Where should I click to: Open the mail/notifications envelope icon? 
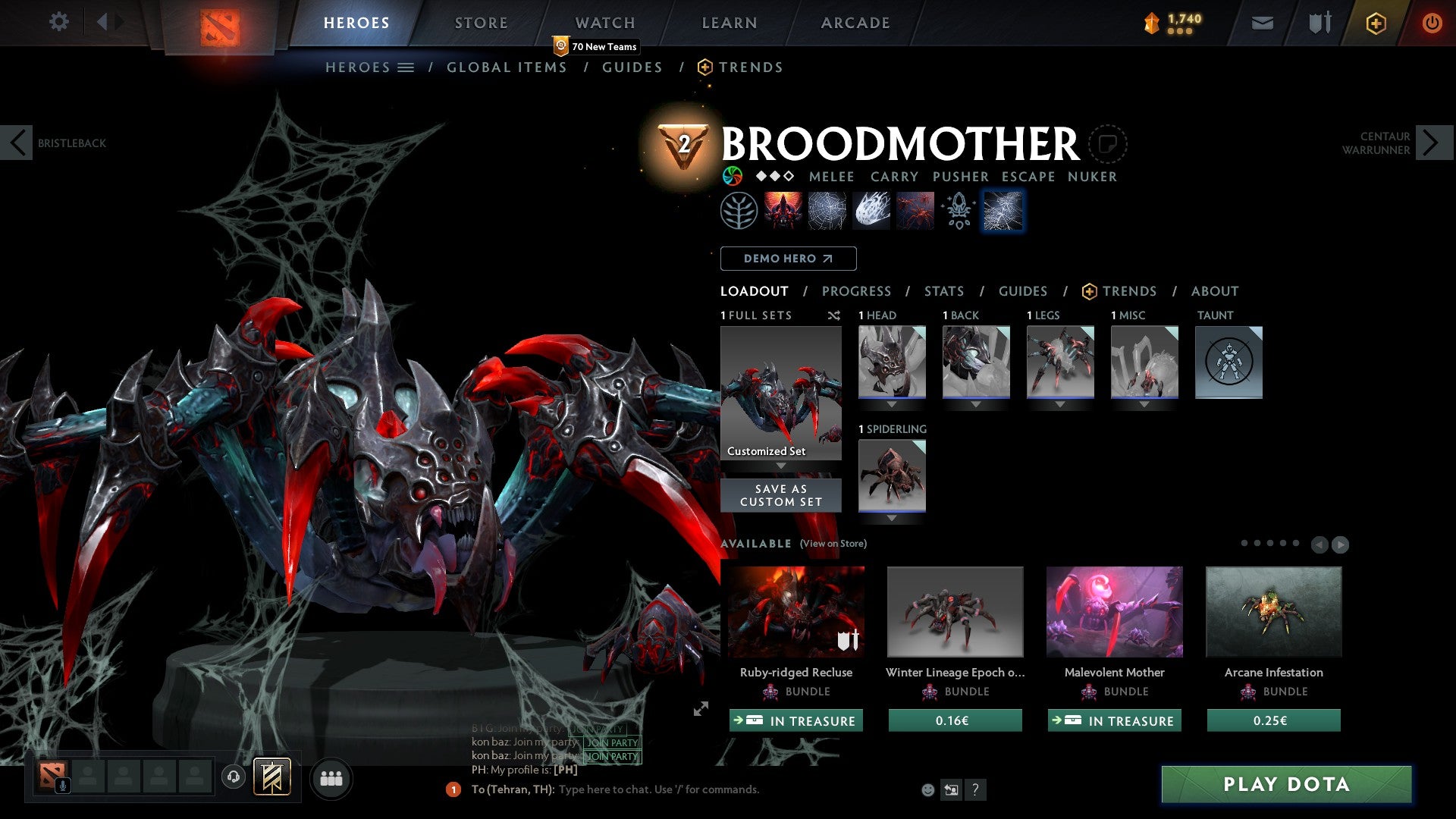click(x=1262, y=23)
